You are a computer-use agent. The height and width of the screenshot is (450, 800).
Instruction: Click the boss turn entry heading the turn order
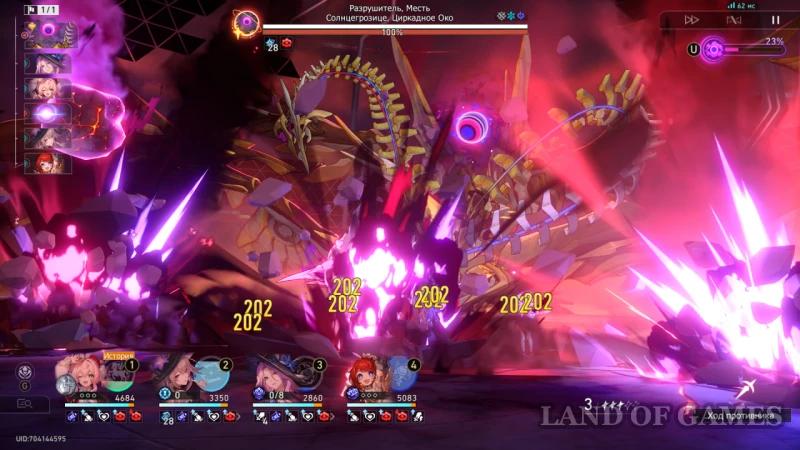pos(48,35)
